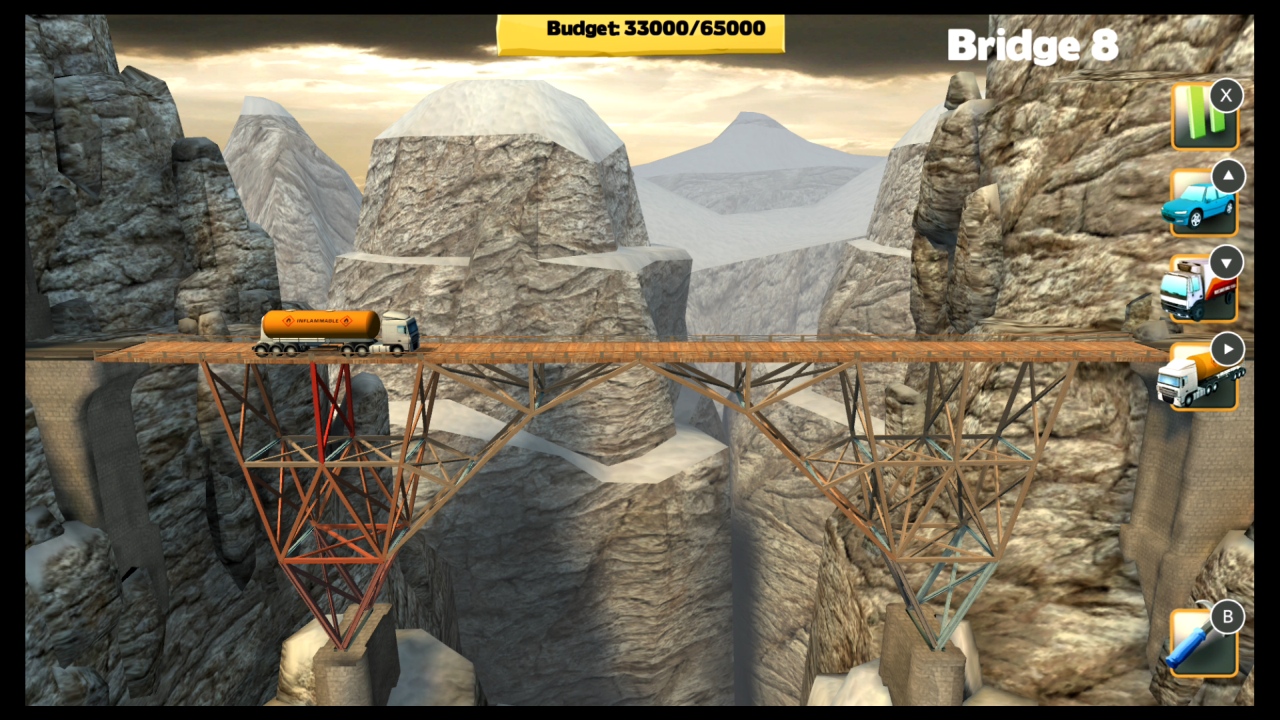Screen dimensions: 1280x720
Task: Click the B-labeled hammer button
Action: tap(1227, 617)
